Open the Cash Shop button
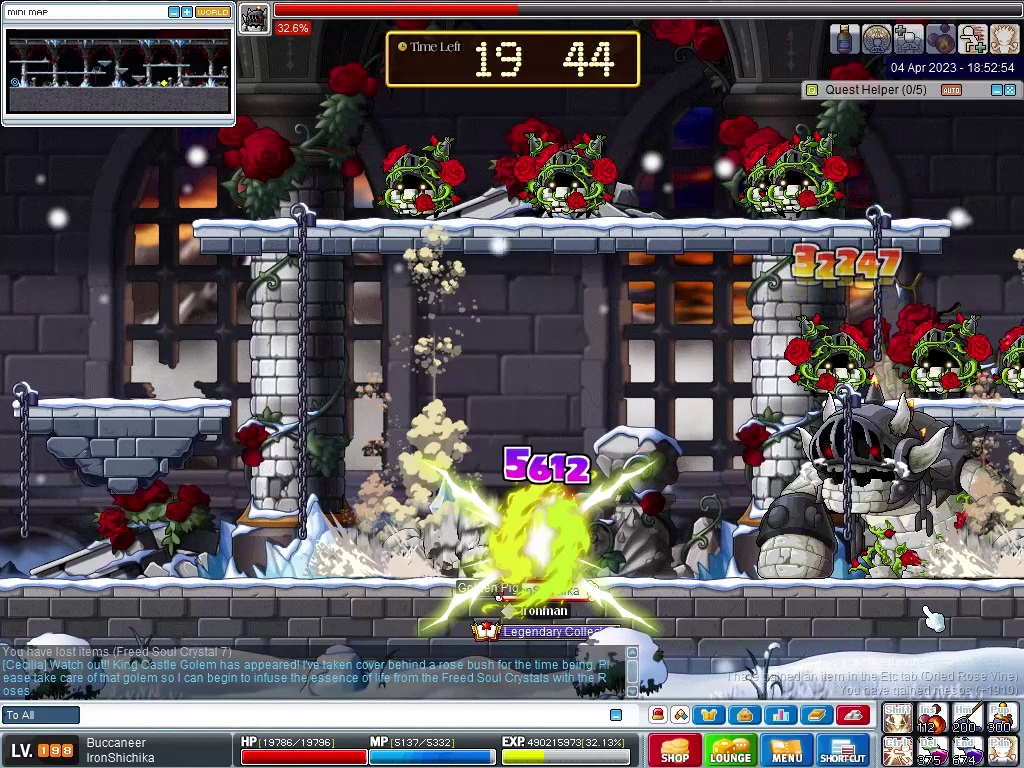Viewport: 1024px width, 768px height. click(675, 750)
